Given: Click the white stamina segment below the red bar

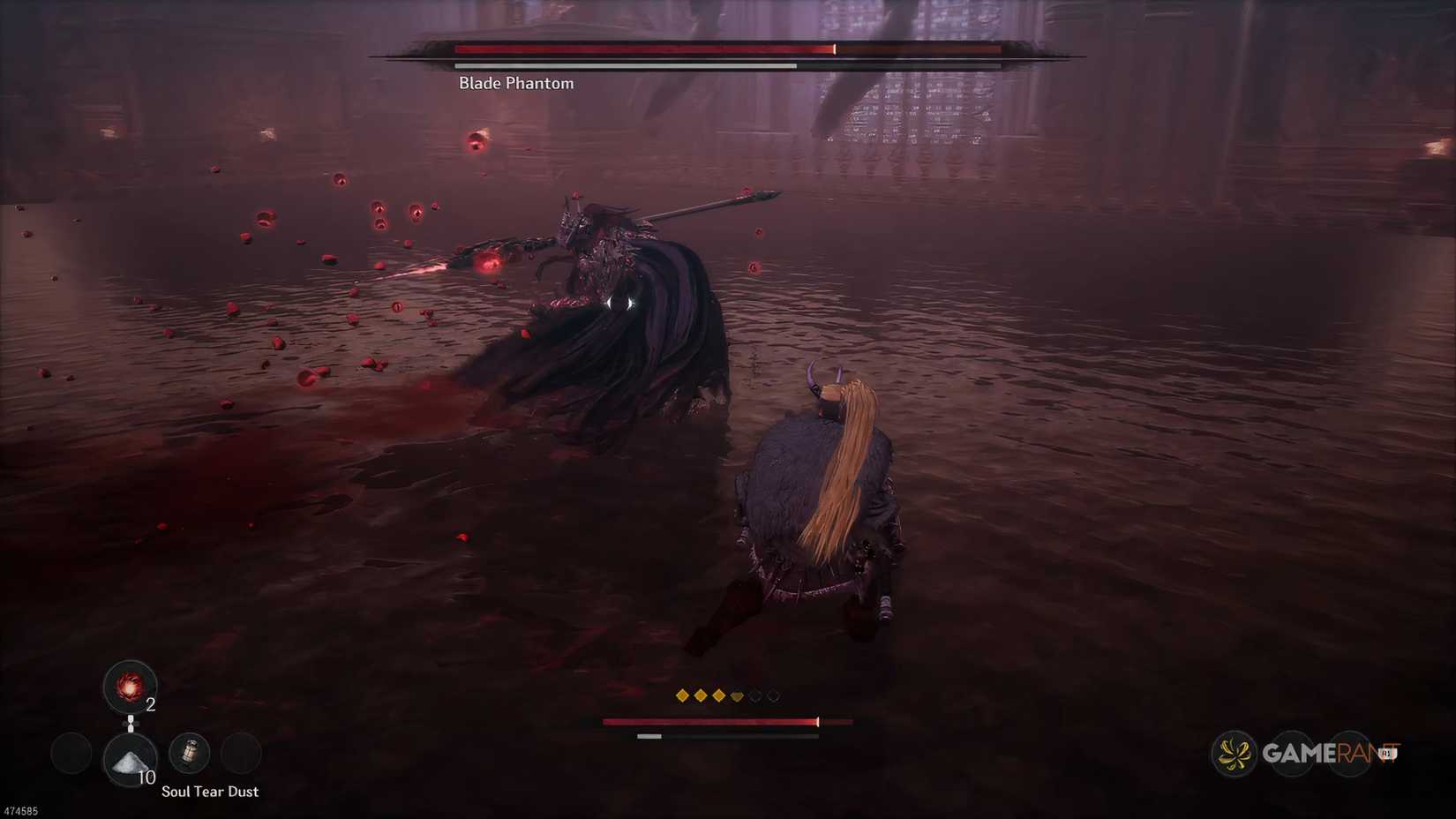Looking at the screenshot, I should tap(649, 736).
